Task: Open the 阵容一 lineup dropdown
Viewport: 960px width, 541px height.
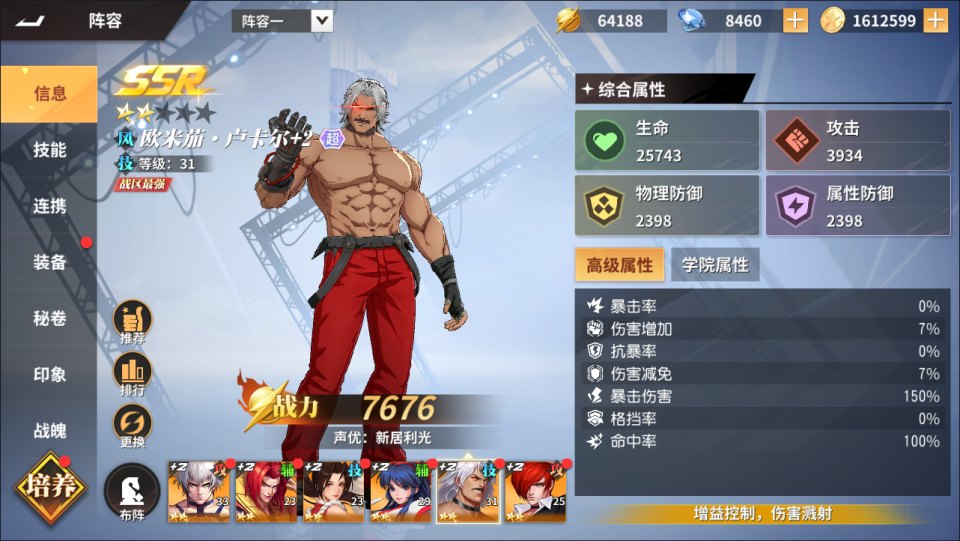Action: click(x=321, y=20)
